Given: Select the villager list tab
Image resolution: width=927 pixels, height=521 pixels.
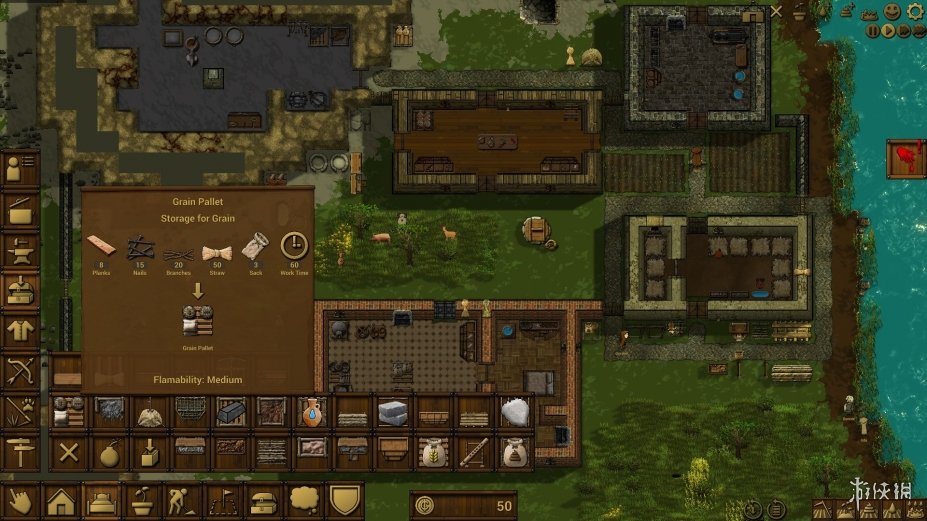Looking at the screenshot, I should tap(20, 170).
